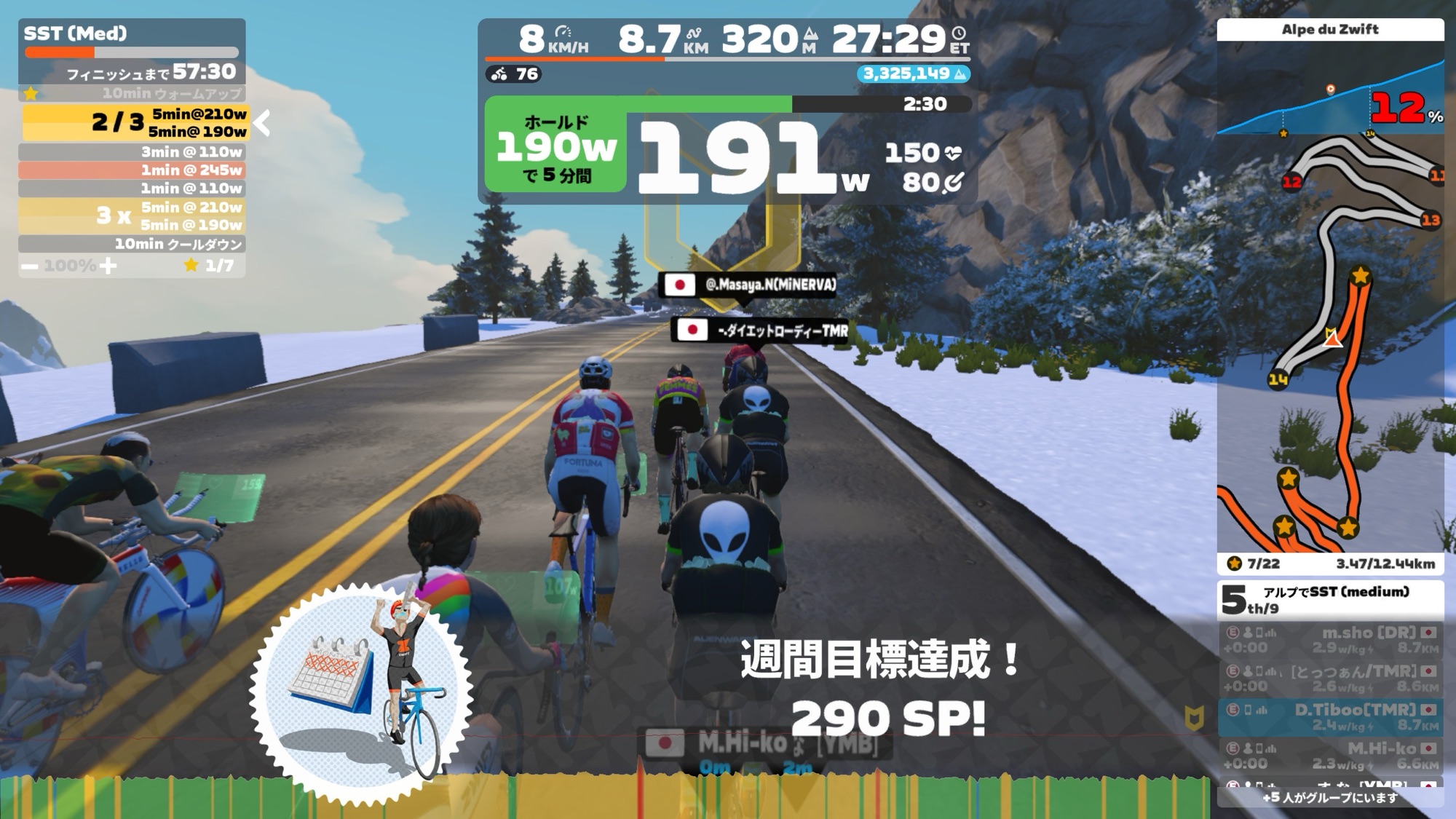The width and height of the screenshot is (1456, 819).
Task: Open the Alpe du Zwift minimap
Action: click(1330, 342)
